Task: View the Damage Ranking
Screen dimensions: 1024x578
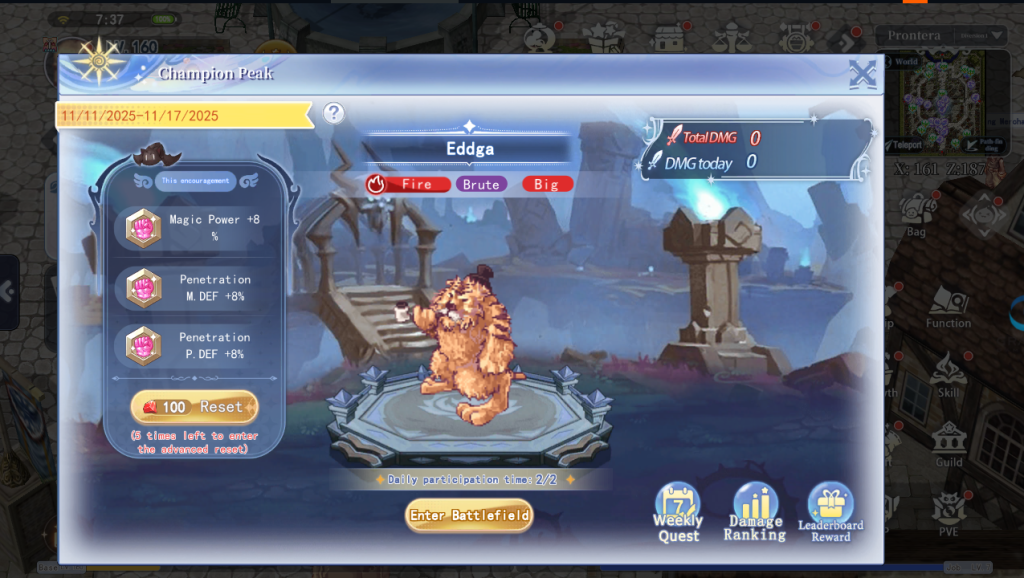Action: [x=755, y=512]
